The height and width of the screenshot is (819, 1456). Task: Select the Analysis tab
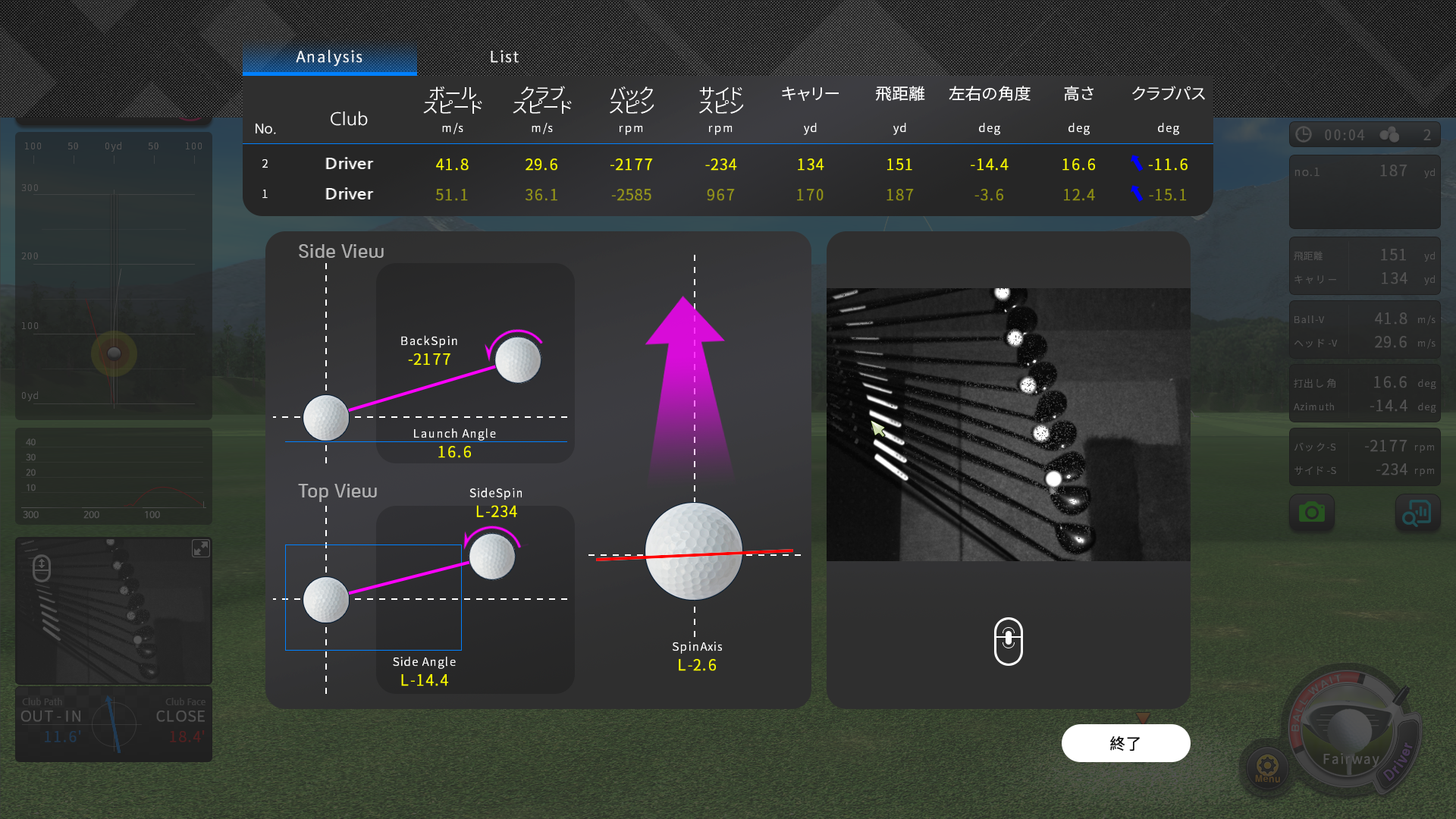pos(329,57)
